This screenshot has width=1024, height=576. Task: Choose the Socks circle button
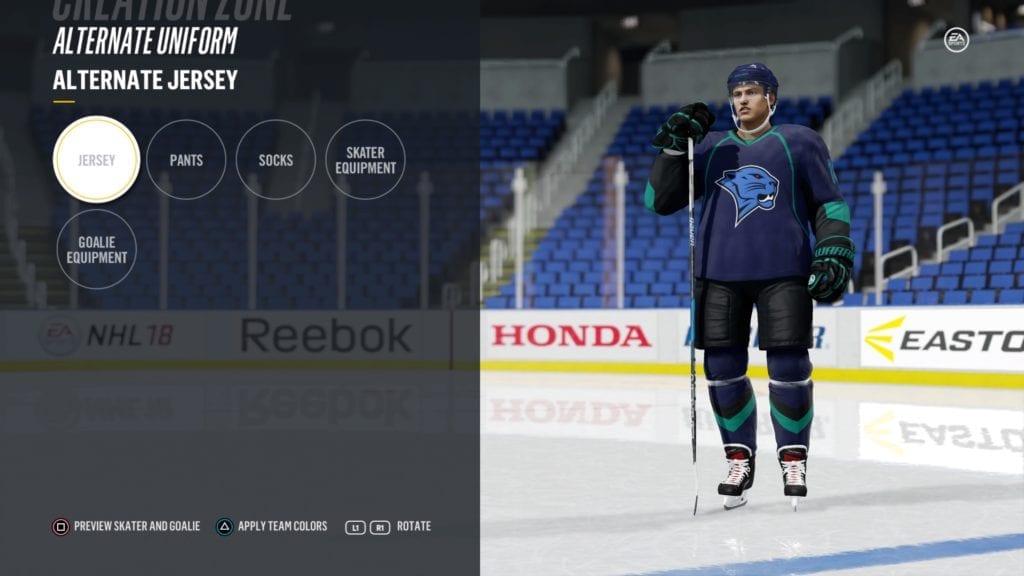276,160
